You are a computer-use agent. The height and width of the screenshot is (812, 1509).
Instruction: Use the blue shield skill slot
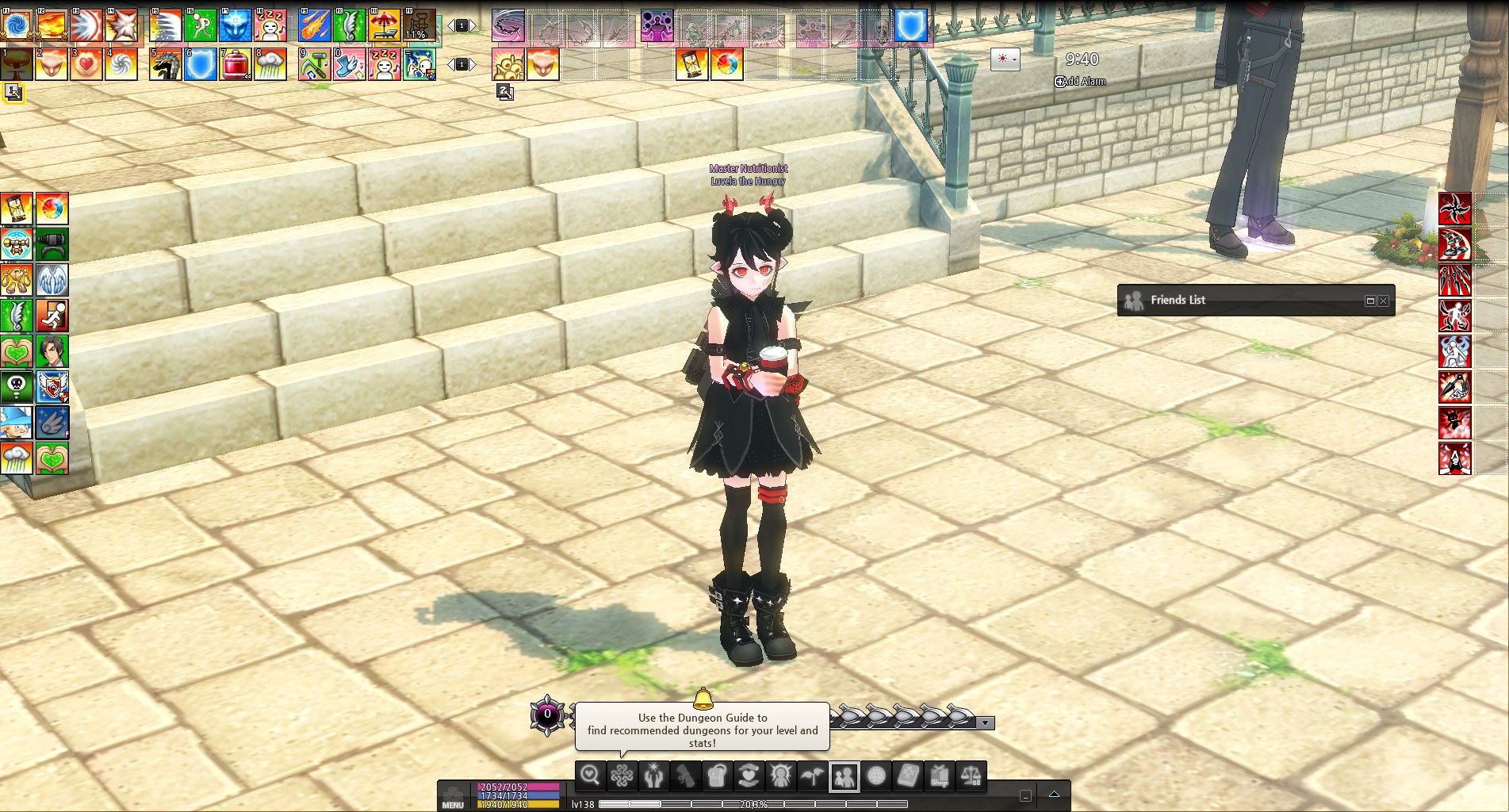201,64
